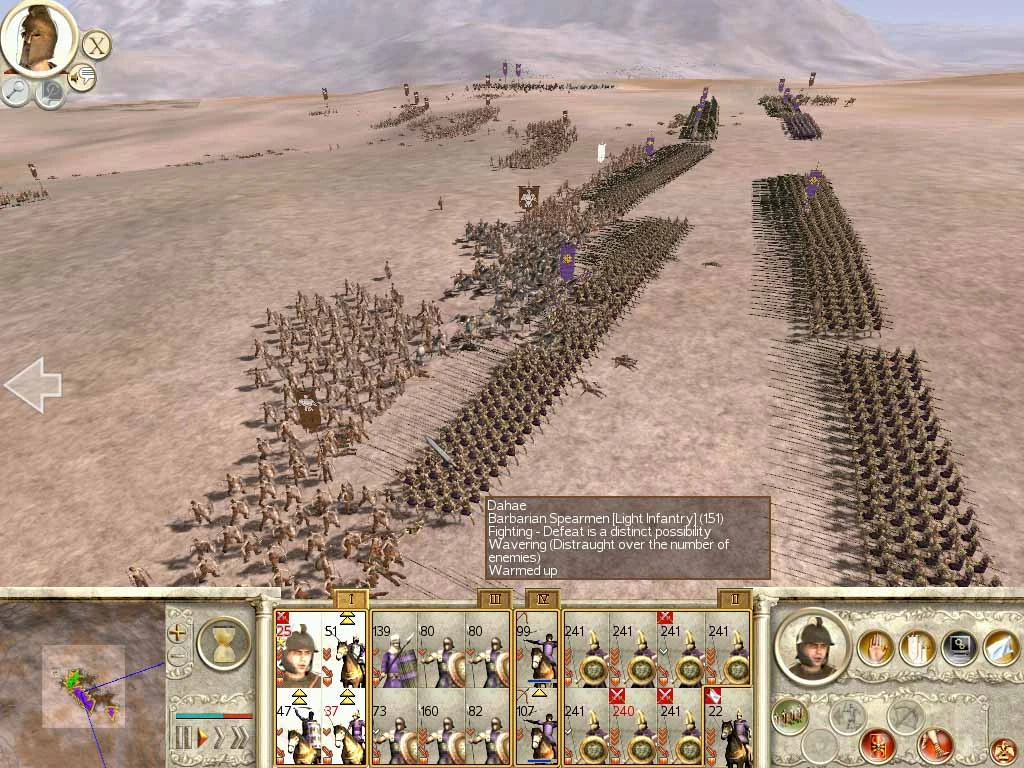This screenshot has width=1024, height=768.
Task: Click the hourglass battle timer button
Action: [x=224, y=642]
